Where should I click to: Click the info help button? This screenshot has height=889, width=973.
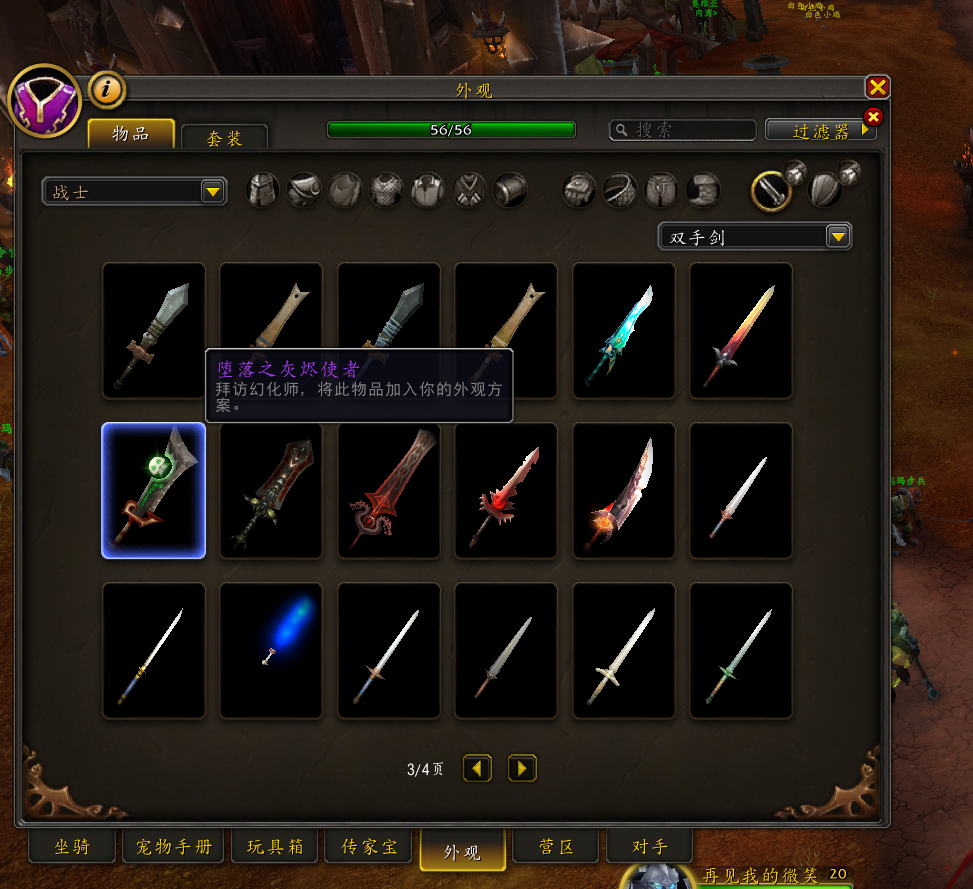click(107, 90)
